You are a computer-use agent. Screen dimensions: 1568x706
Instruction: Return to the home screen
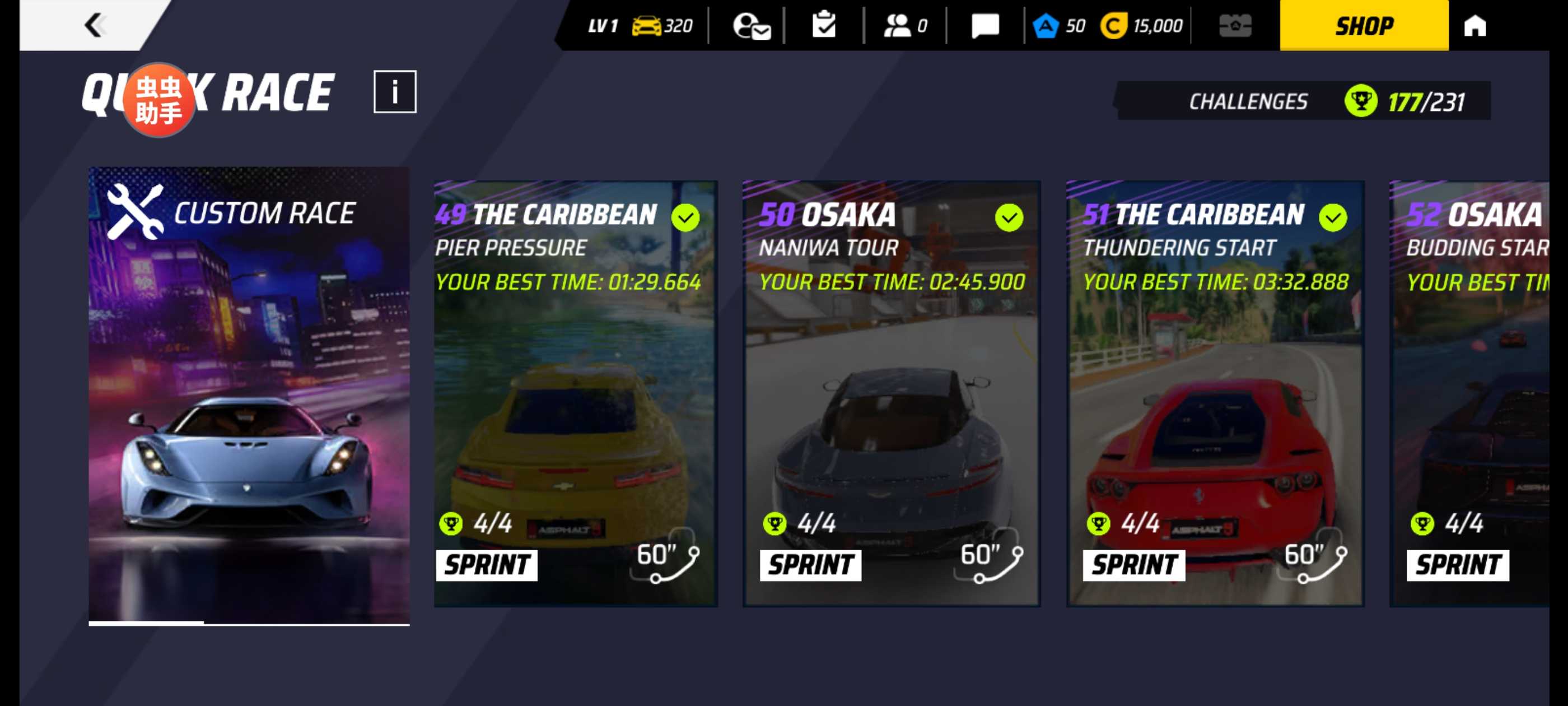1474,26
